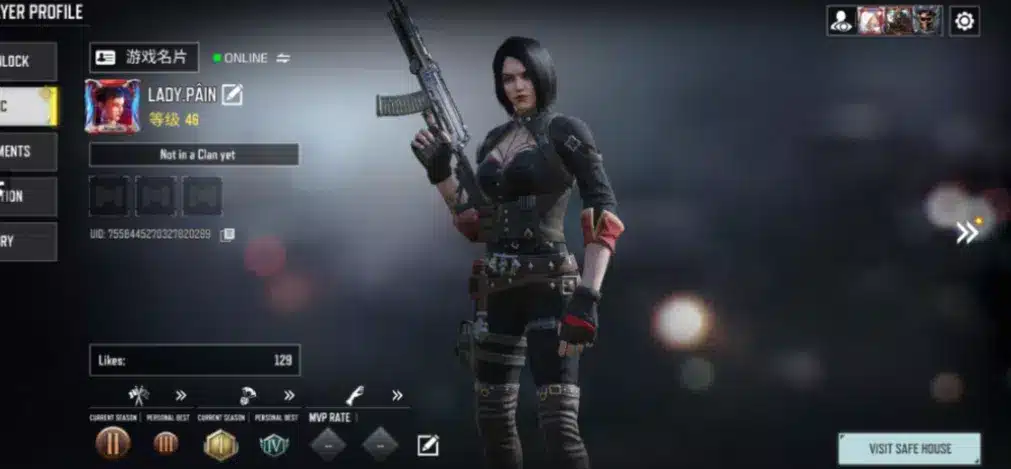Select the current season gold rank badge
1011x469 pixels.
pos(220,444)
